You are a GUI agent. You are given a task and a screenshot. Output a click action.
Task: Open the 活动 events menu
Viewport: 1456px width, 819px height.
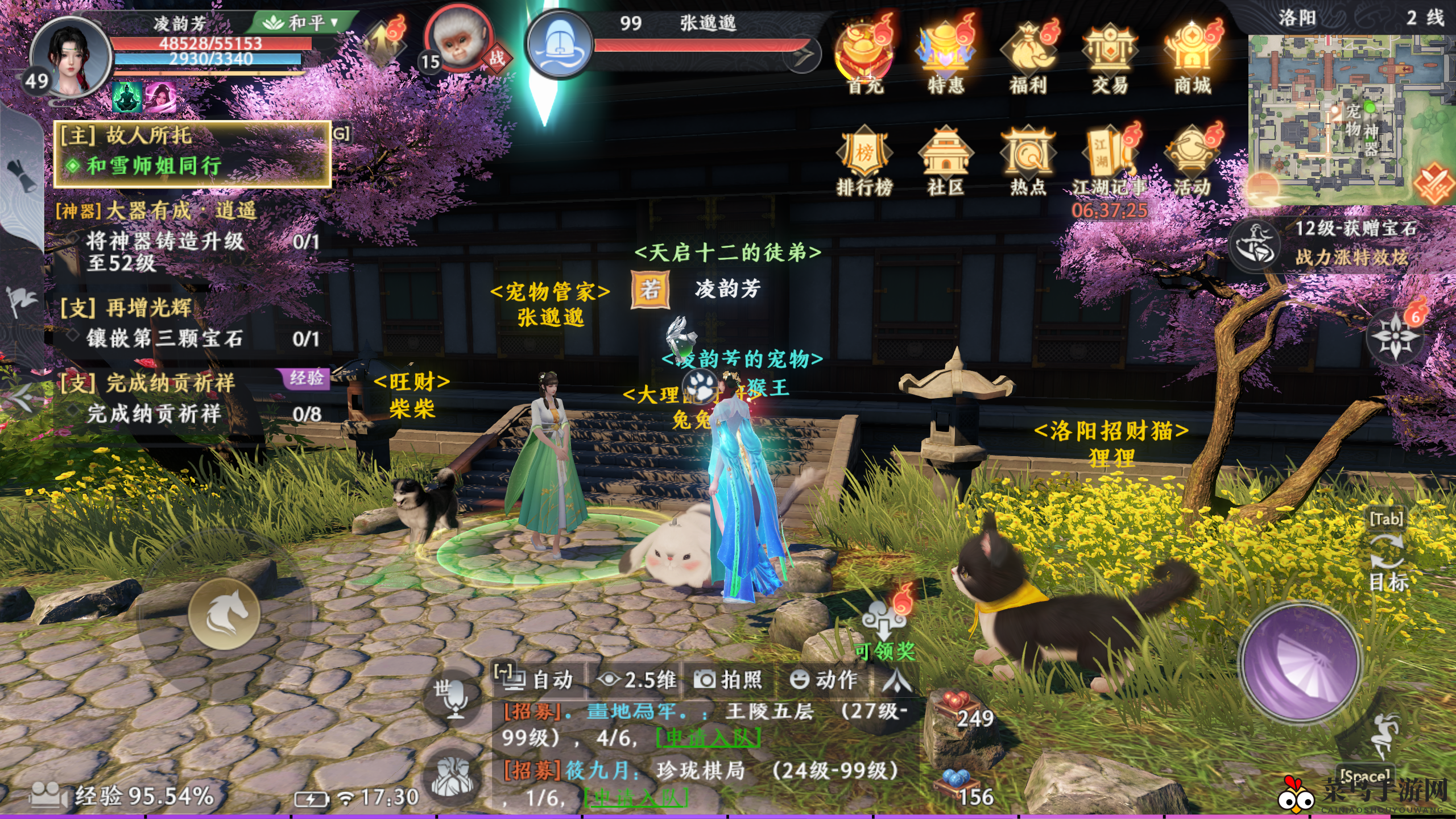(1193, 159)
